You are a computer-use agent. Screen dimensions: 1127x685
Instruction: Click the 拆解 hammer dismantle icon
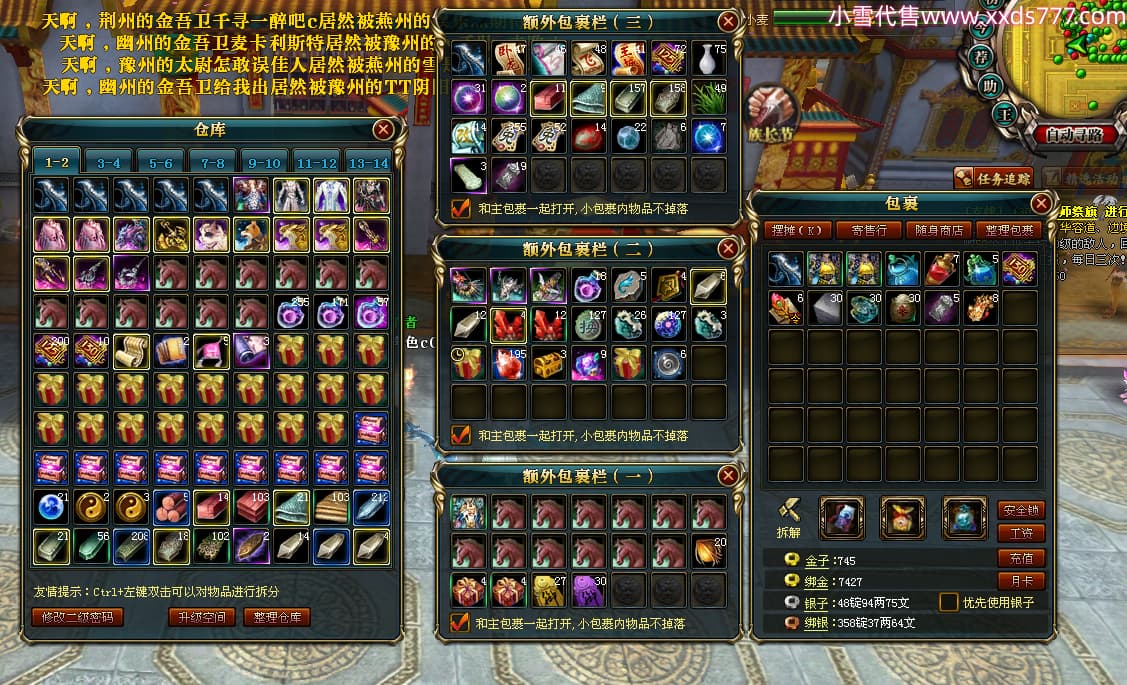pos(789,511)
